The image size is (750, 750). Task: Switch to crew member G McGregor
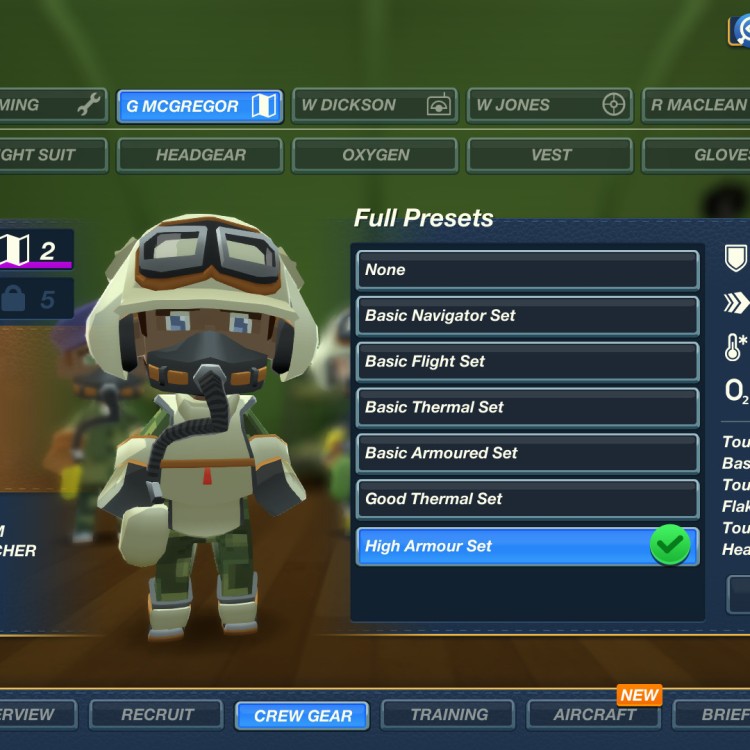point(200,106)
